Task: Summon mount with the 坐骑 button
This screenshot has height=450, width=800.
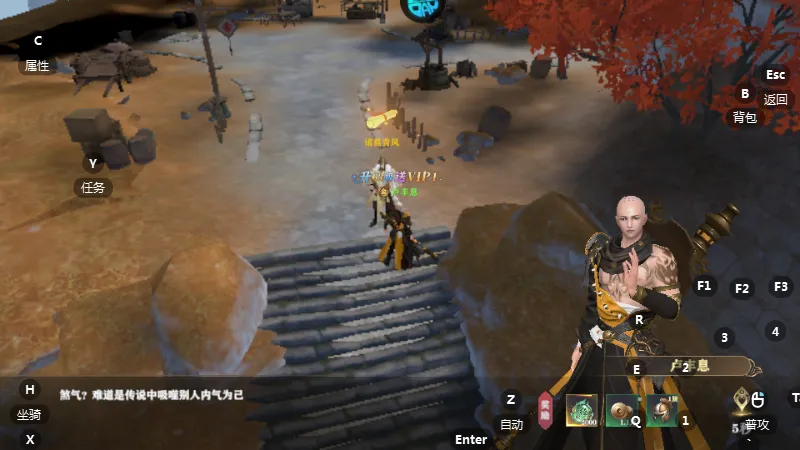Action: pos(29,414)
